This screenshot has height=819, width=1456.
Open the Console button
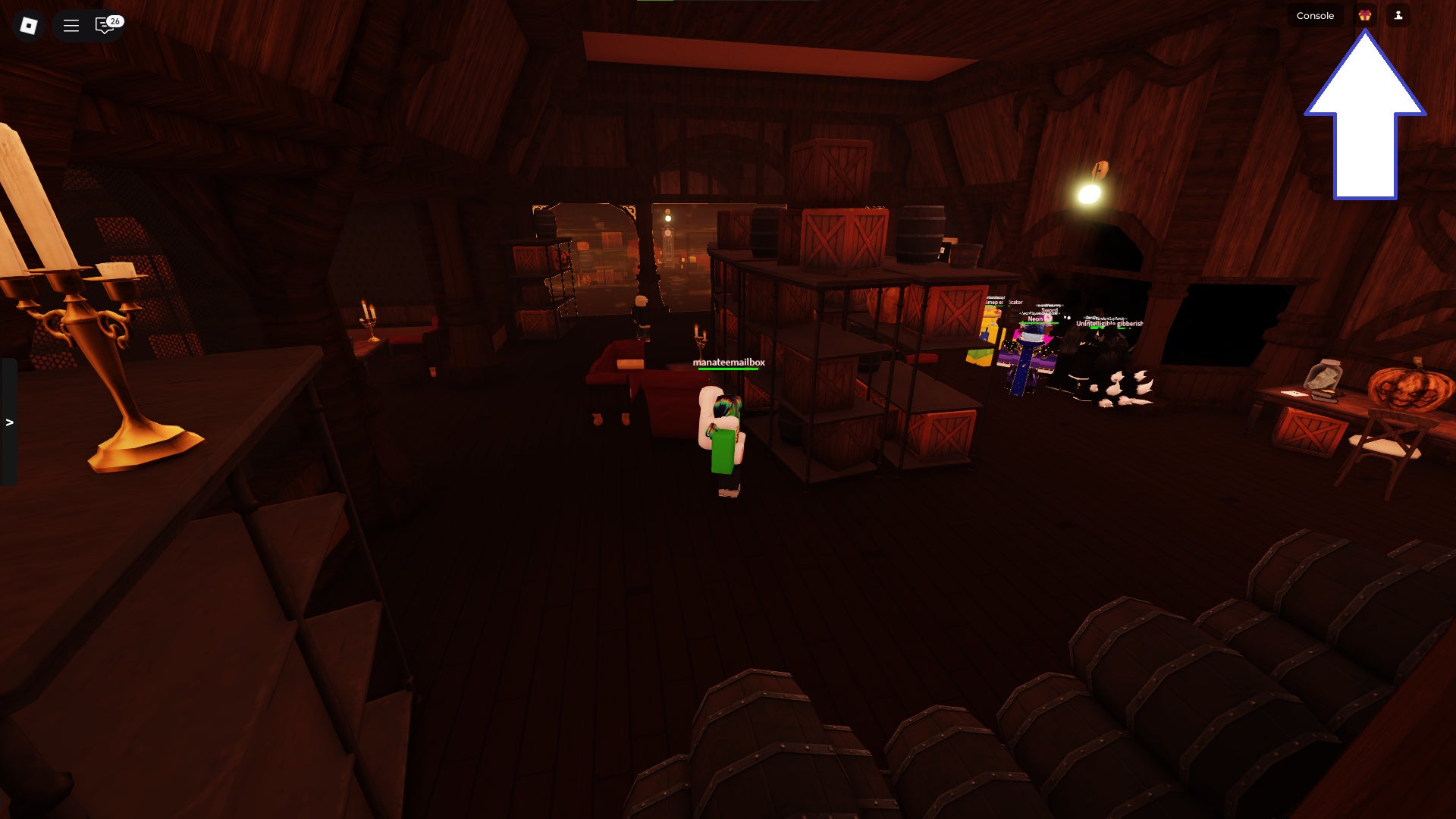(x=1314, y=16)
